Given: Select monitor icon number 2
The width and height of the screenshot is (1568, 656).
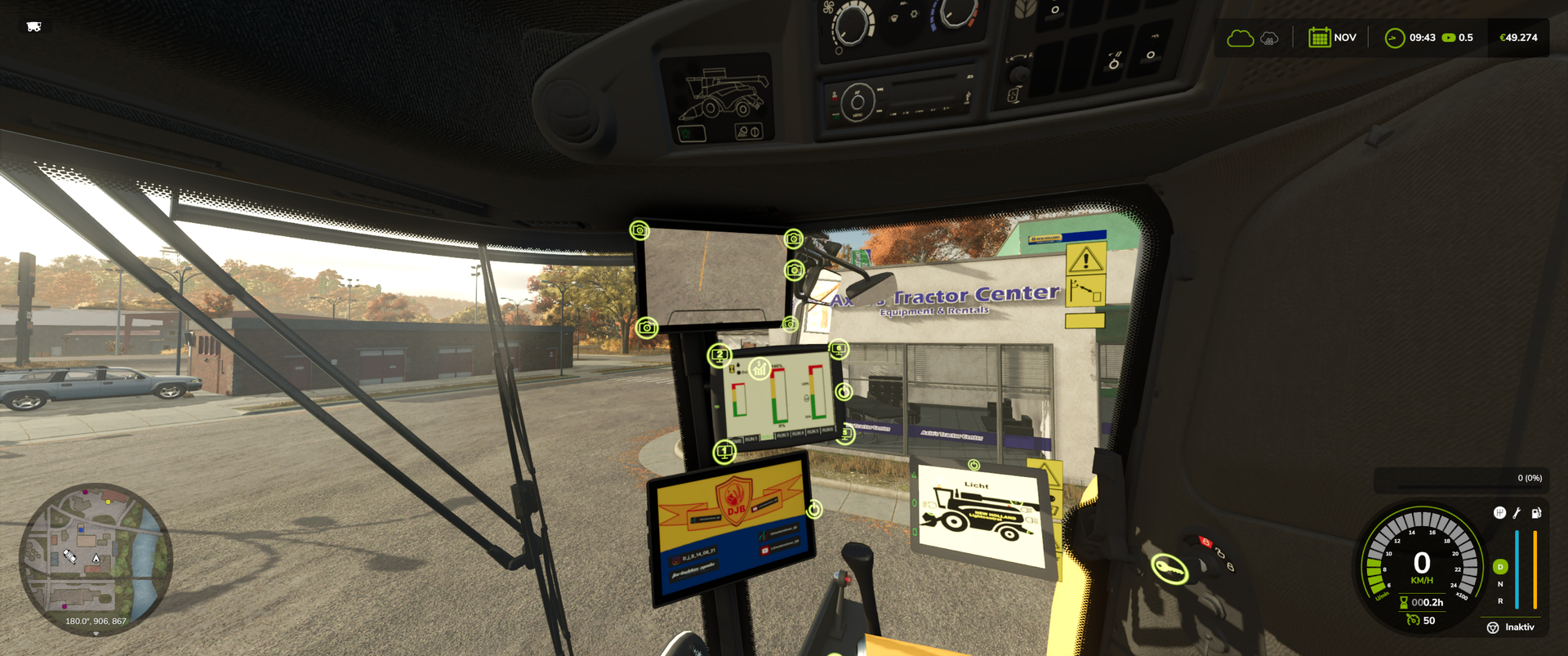Looking at the screenshot, I should point(719,355).
